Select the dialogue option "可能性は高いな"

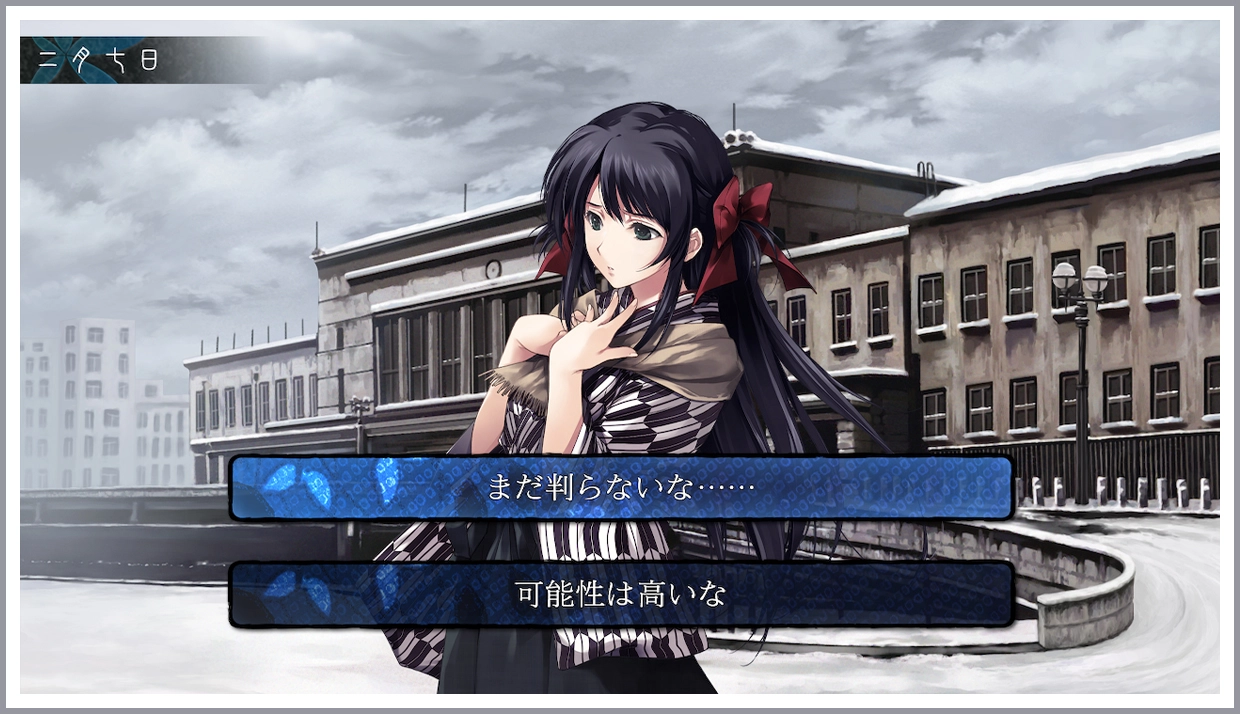(621, 594)
